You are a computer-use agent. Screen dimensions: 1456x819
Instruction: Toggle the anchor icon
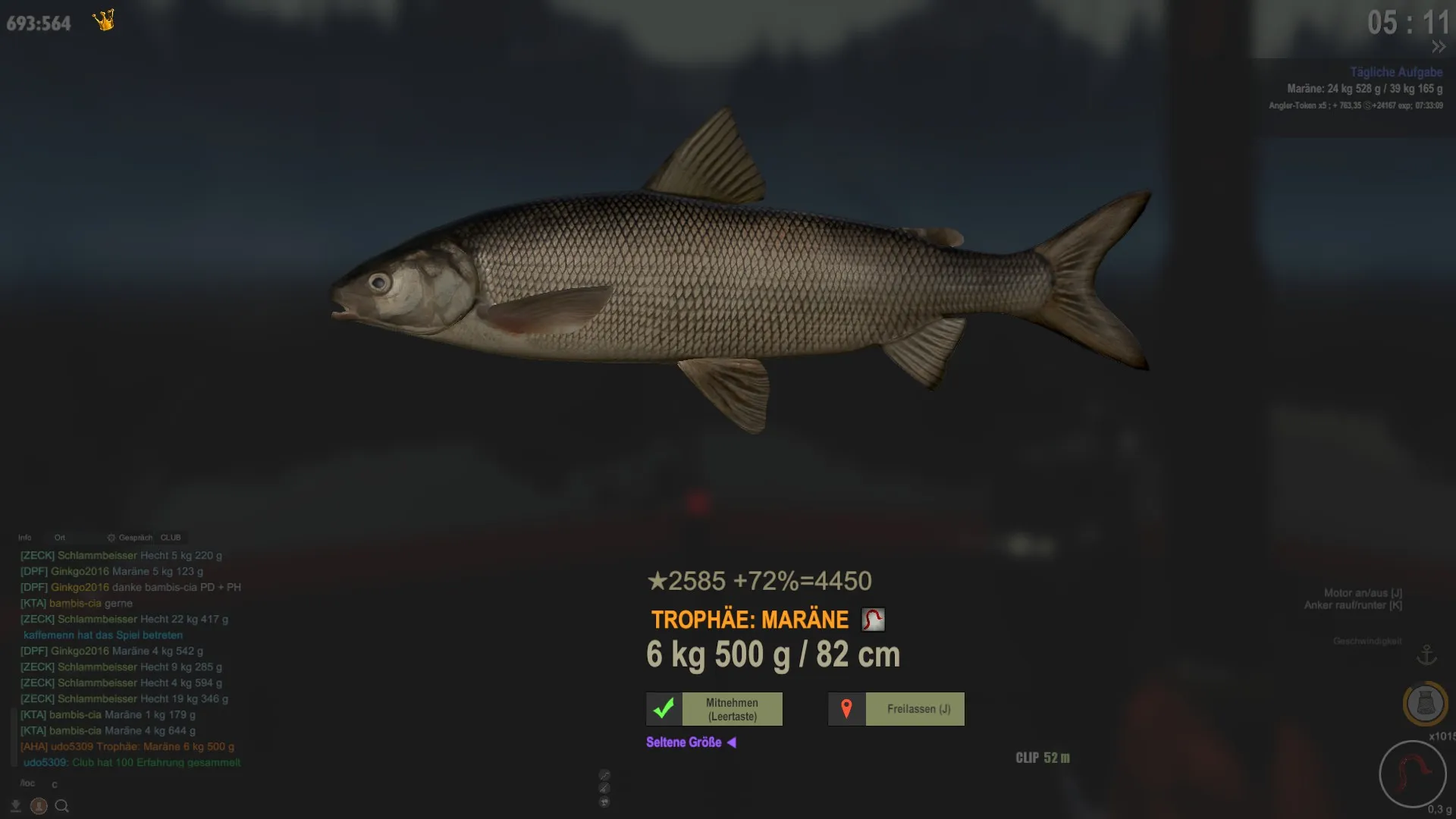click(x=1426, y=654)
